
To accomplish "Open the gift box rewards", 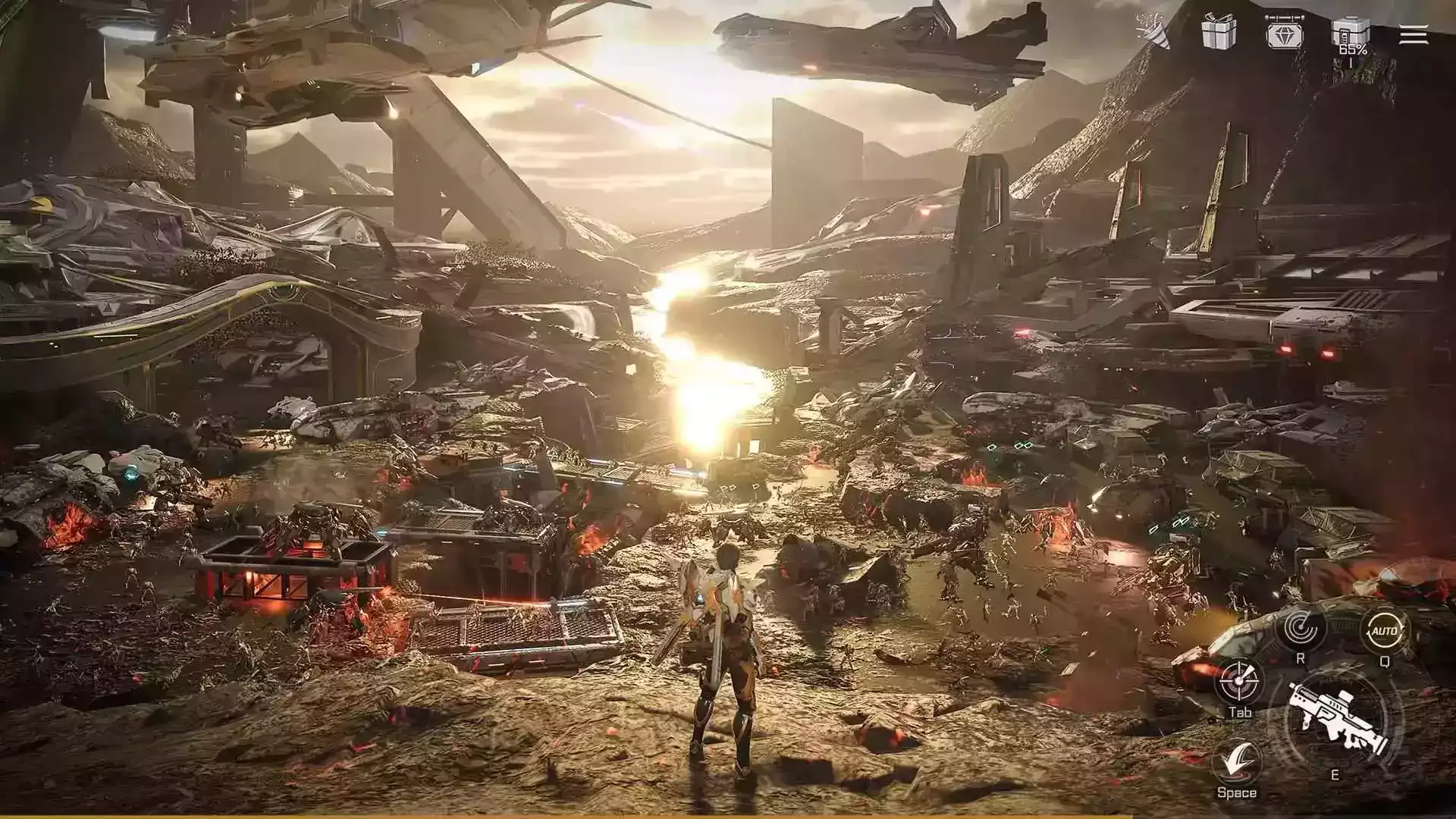I will pos(1219,32).
